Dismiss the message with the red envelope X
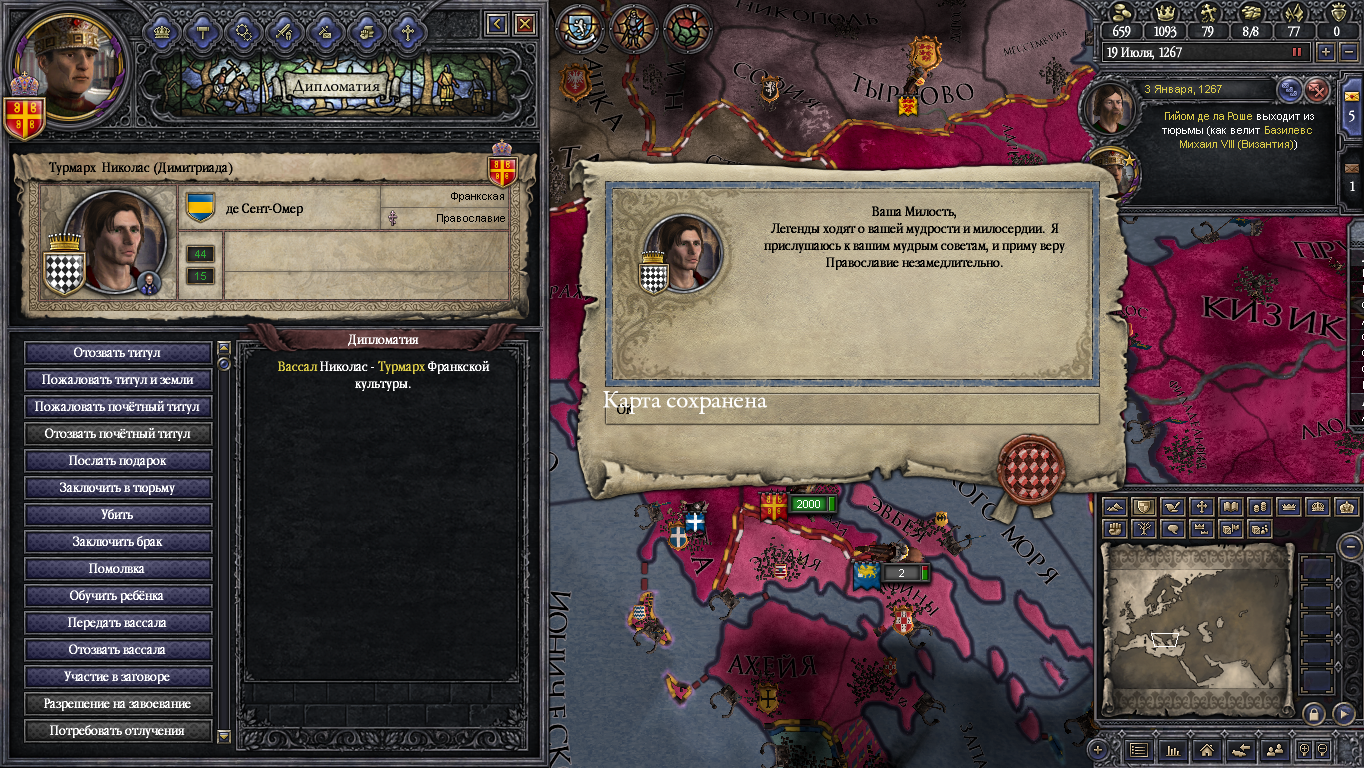The height and width of the screenshot is (768, 1364). (x=1318, y=90)
